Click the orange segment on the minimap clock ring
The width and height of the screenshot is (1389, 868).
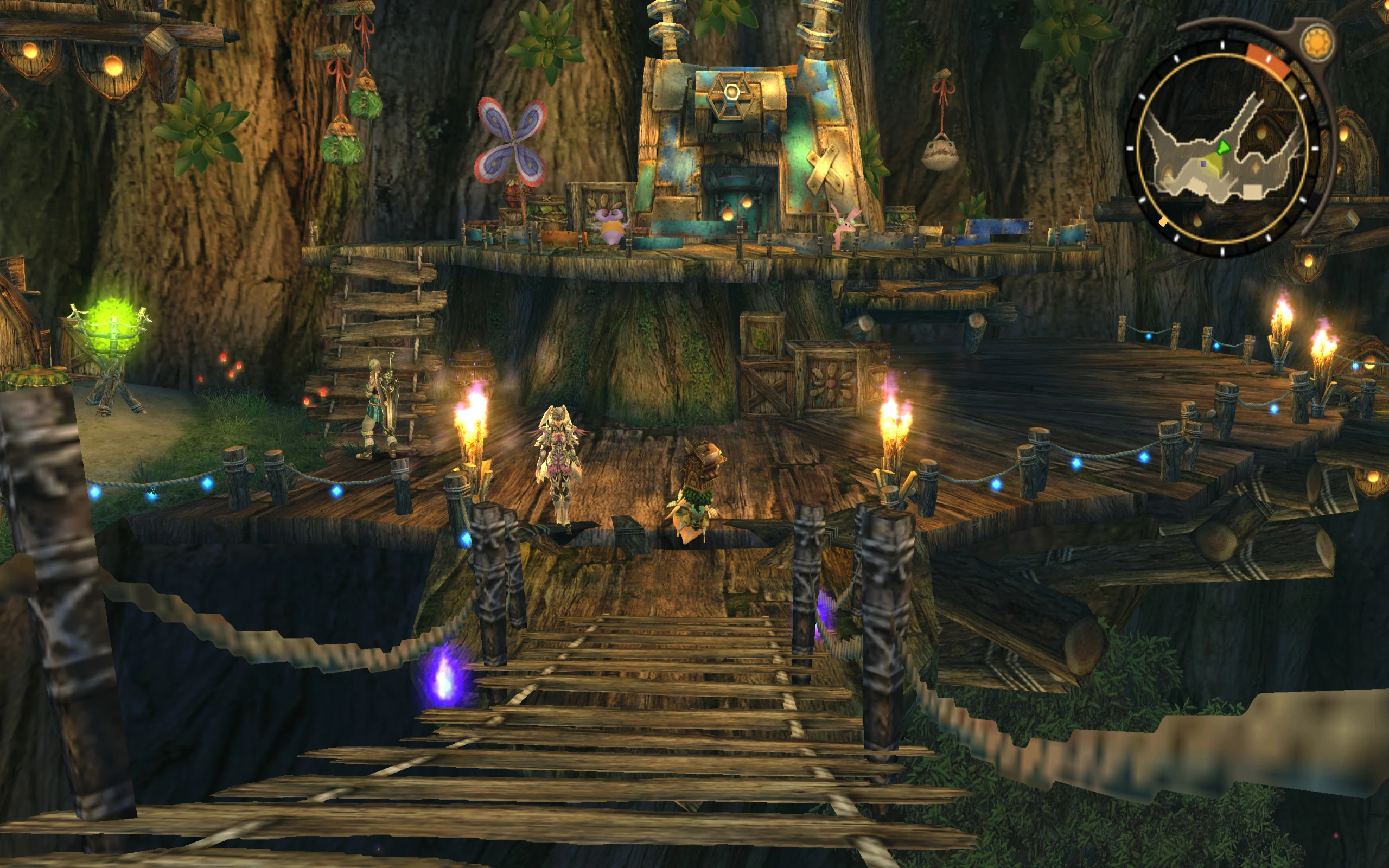tap(1269, 60)
